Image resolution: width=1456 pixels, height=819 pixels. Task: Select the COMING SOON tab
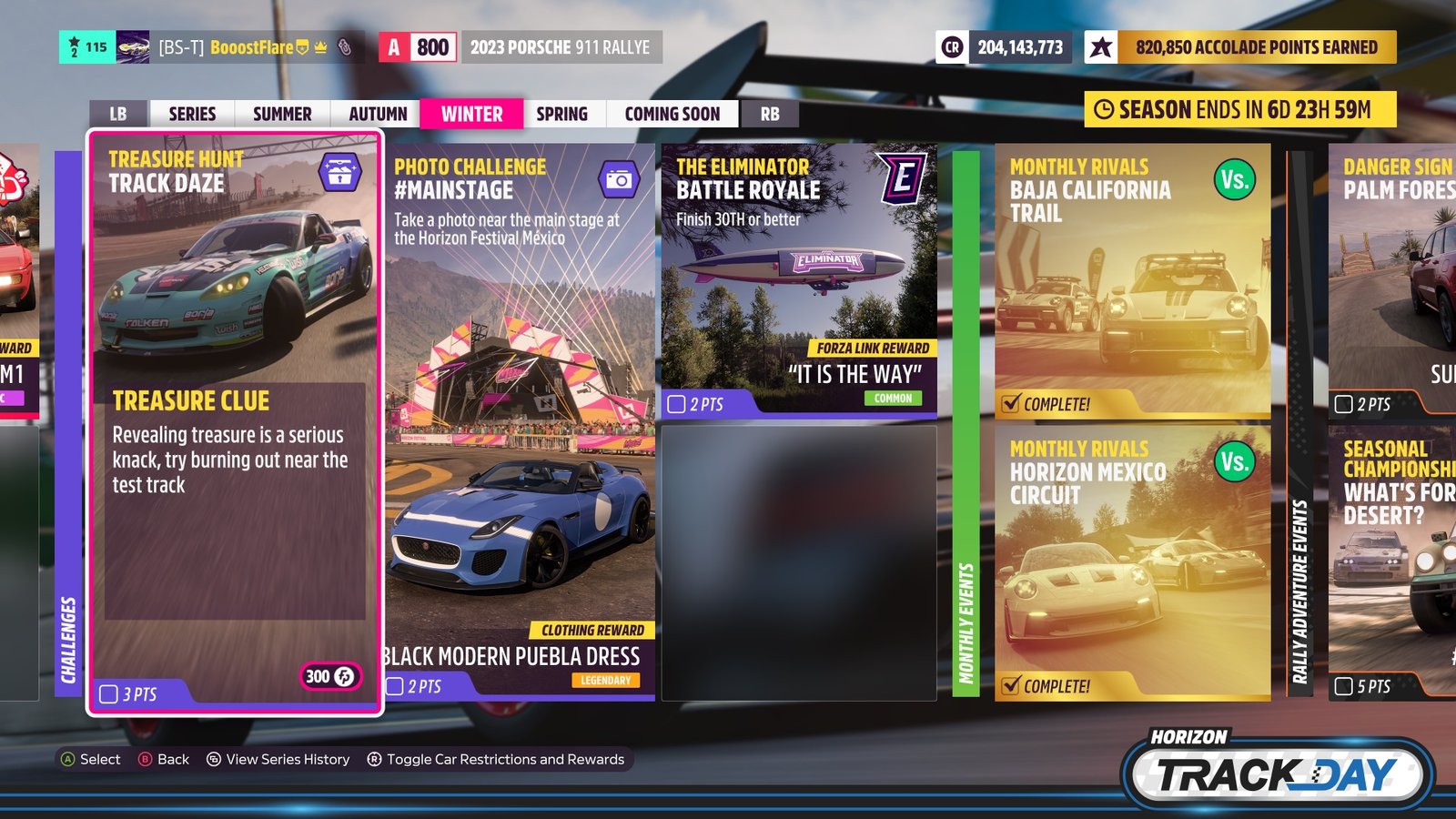(672, 114)
